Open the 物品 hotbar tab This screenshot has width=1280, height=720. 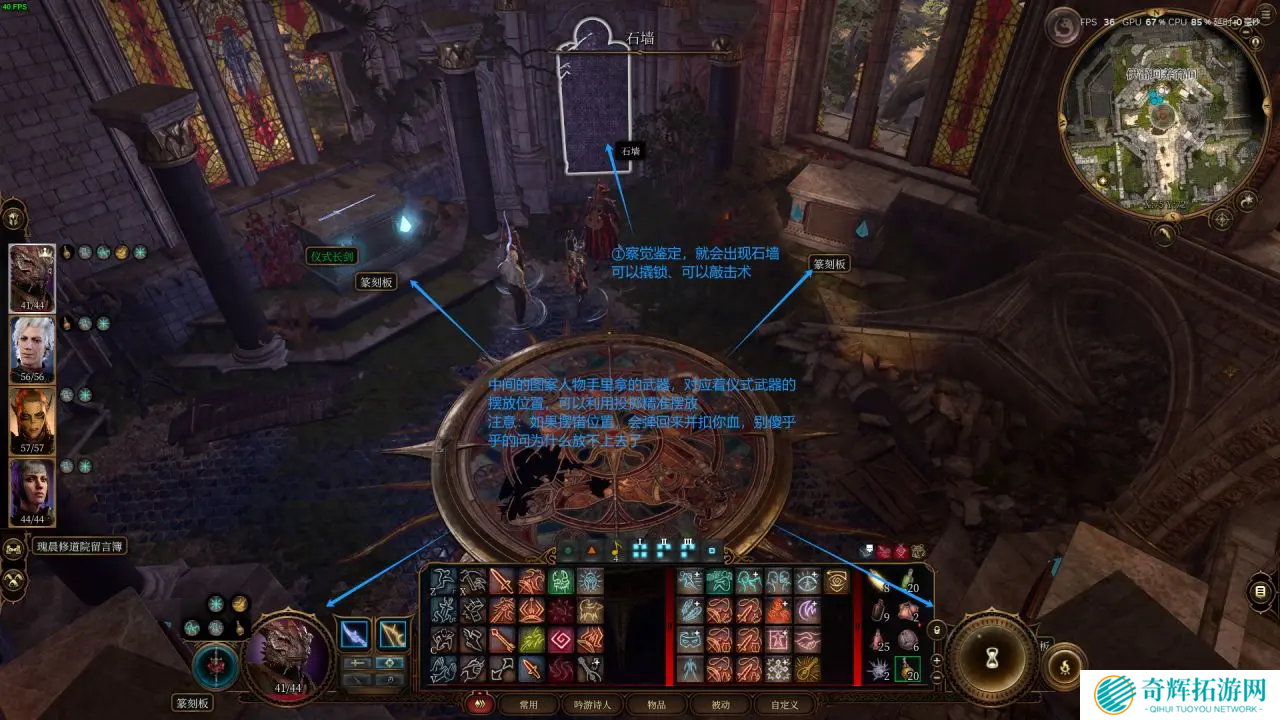[655, 705]
